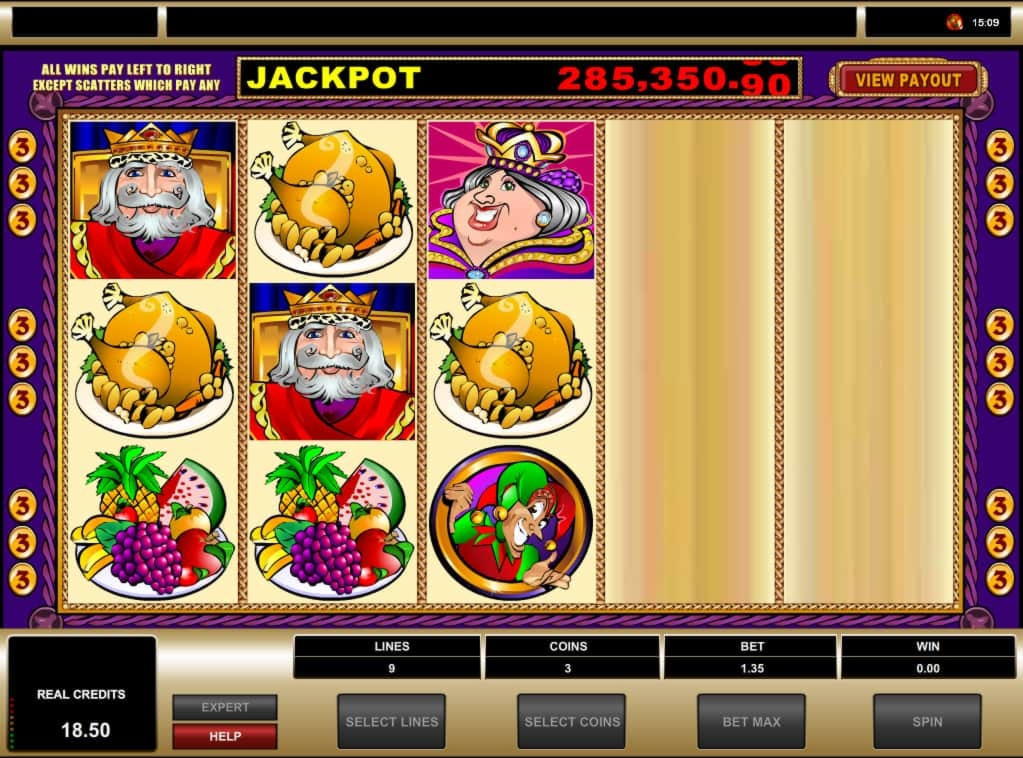Click the Bet Max button
This screenshot has width=1023, height=758.
coord(751,721)
